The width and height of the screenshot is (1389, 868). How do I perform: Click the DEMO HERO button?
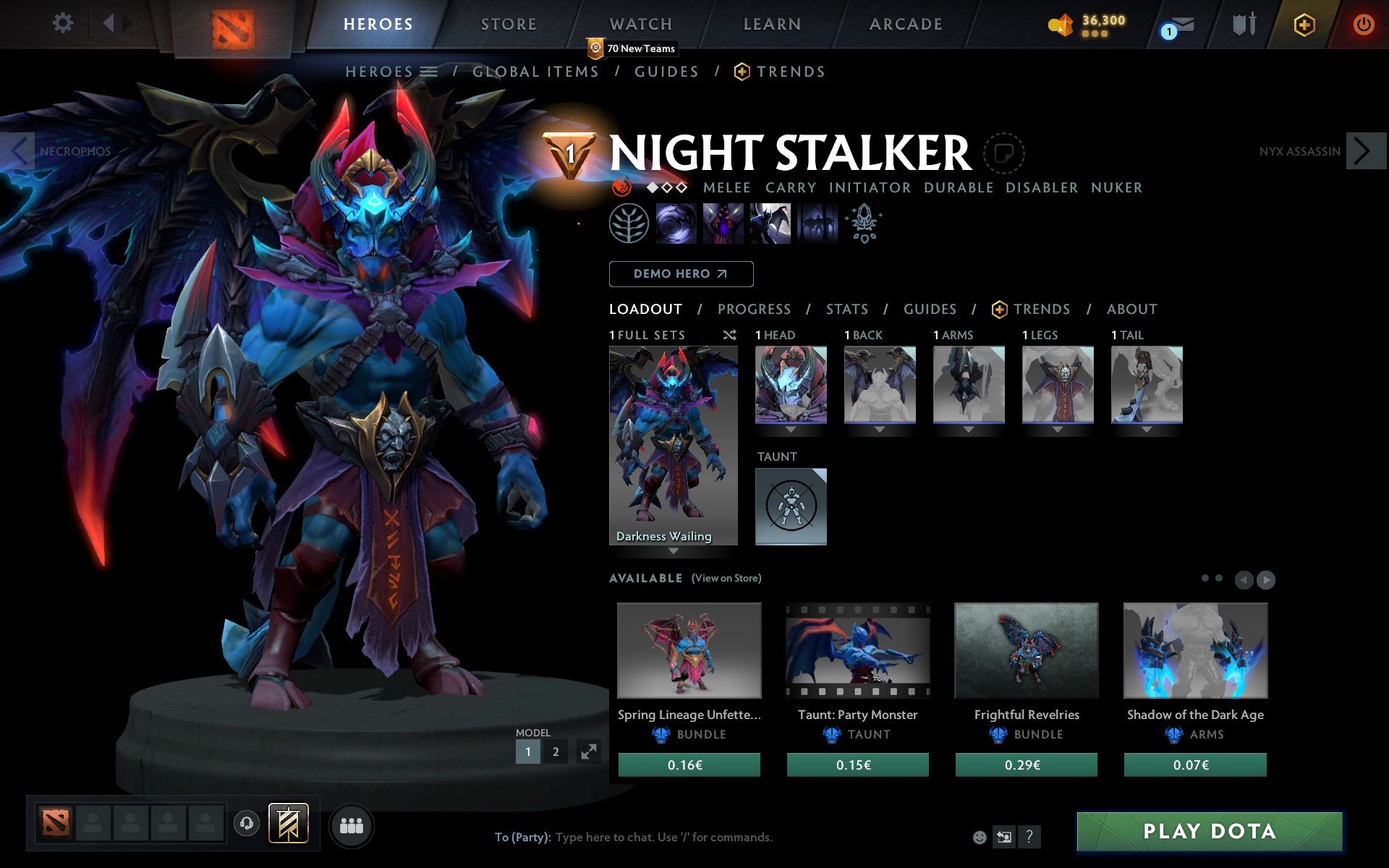pyautogui.click(x=681, y=273)
